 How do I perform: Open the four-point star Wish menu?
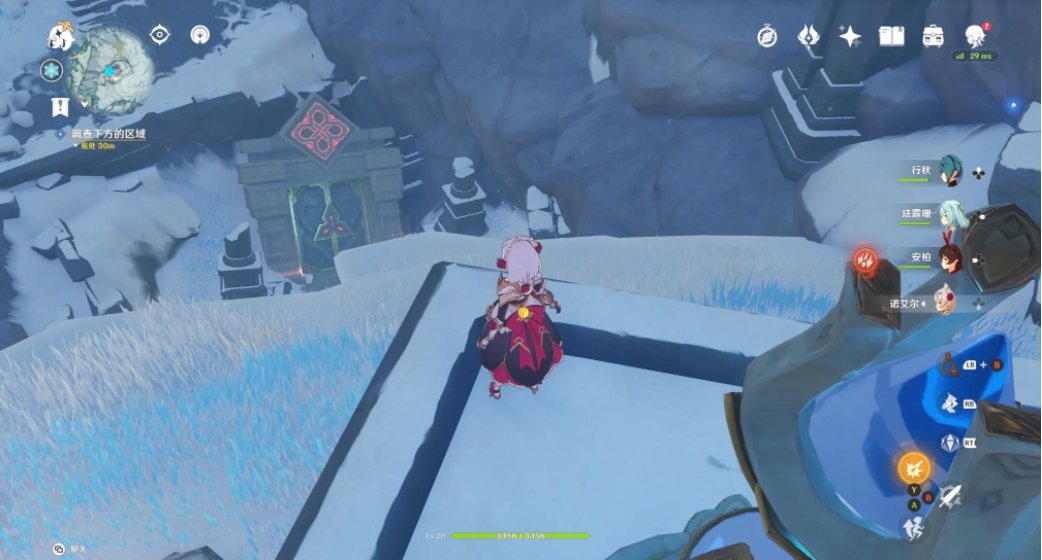click(850, 37)
